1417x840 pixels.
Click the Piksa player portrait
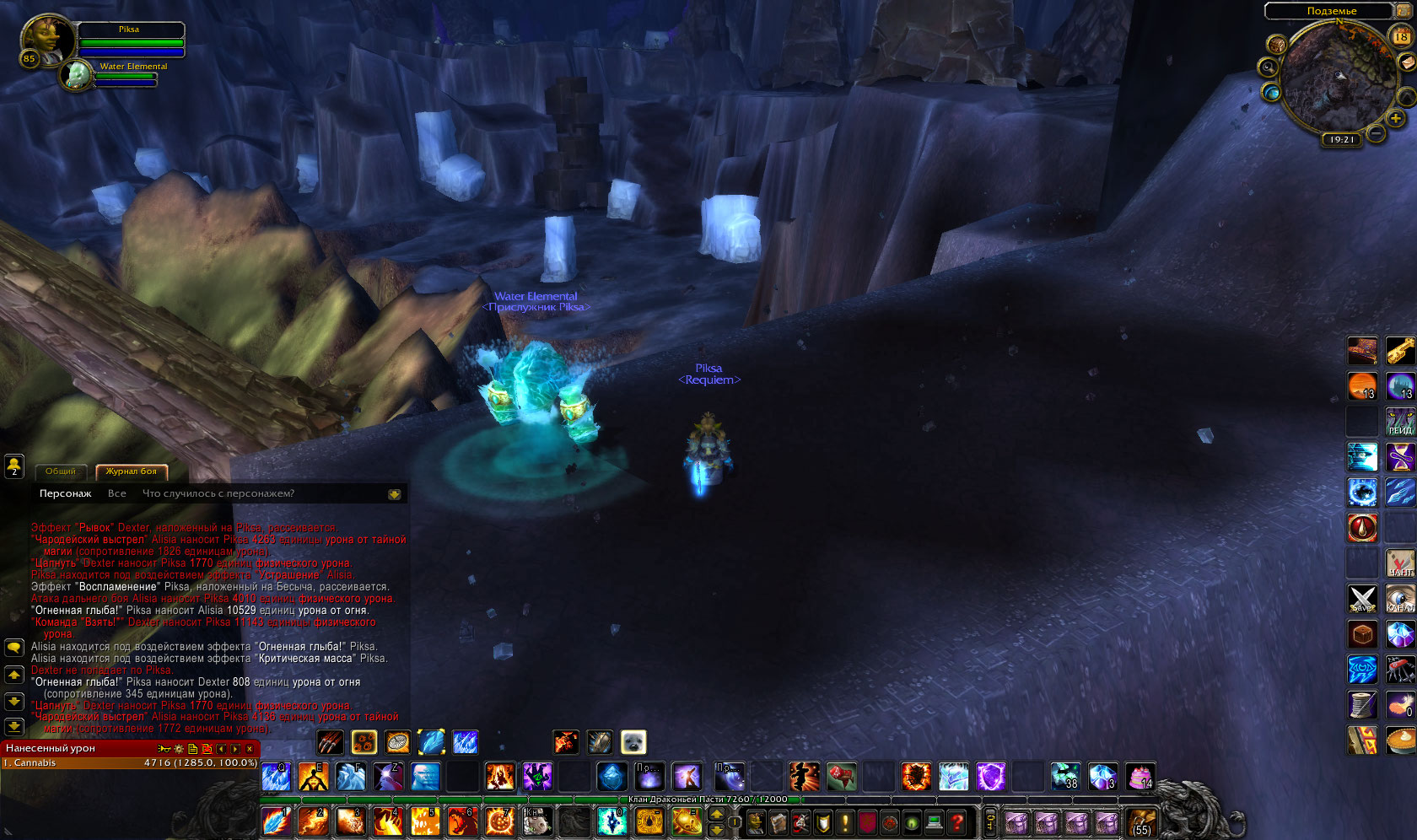click(47, 40)
